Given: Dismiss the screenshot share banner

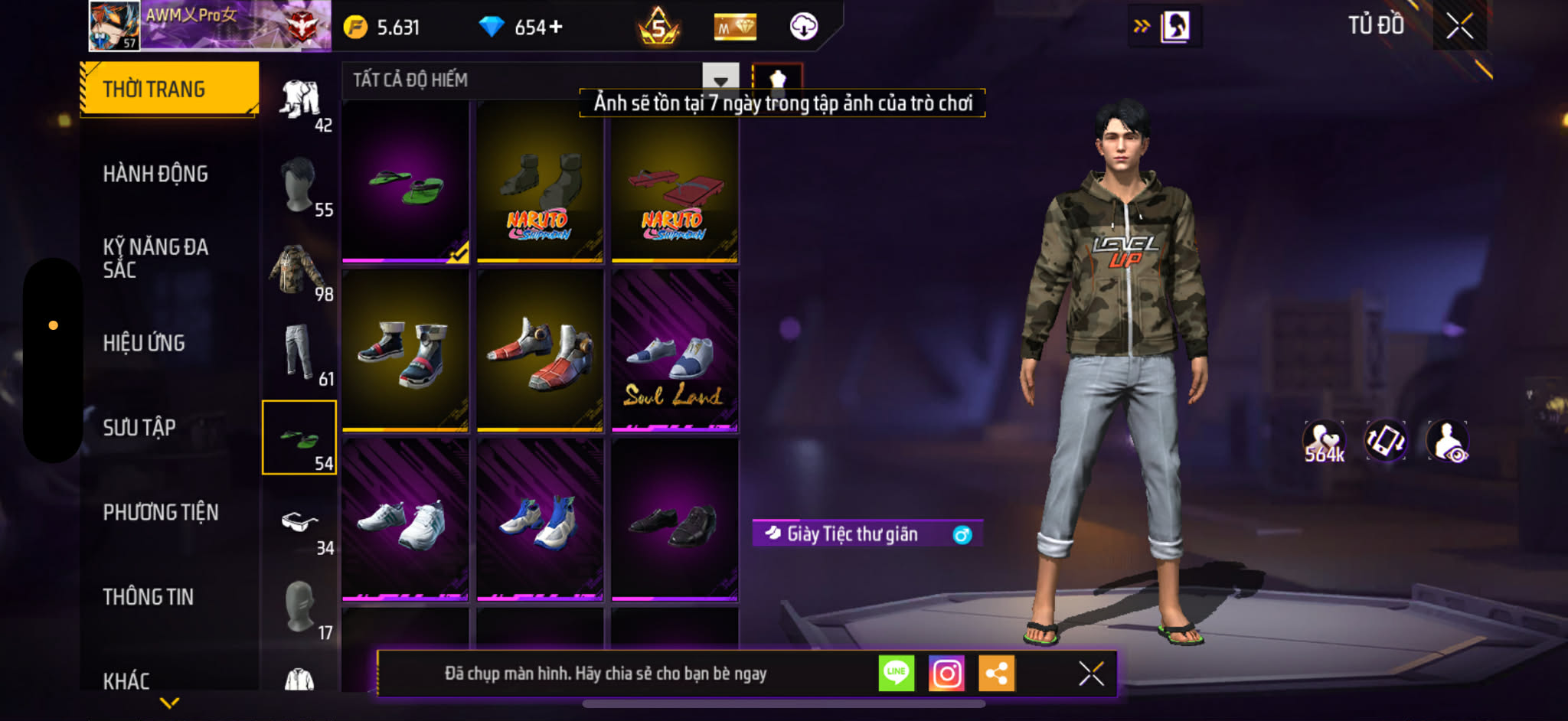Looking at the screenshot, I should click(1091, 674).
